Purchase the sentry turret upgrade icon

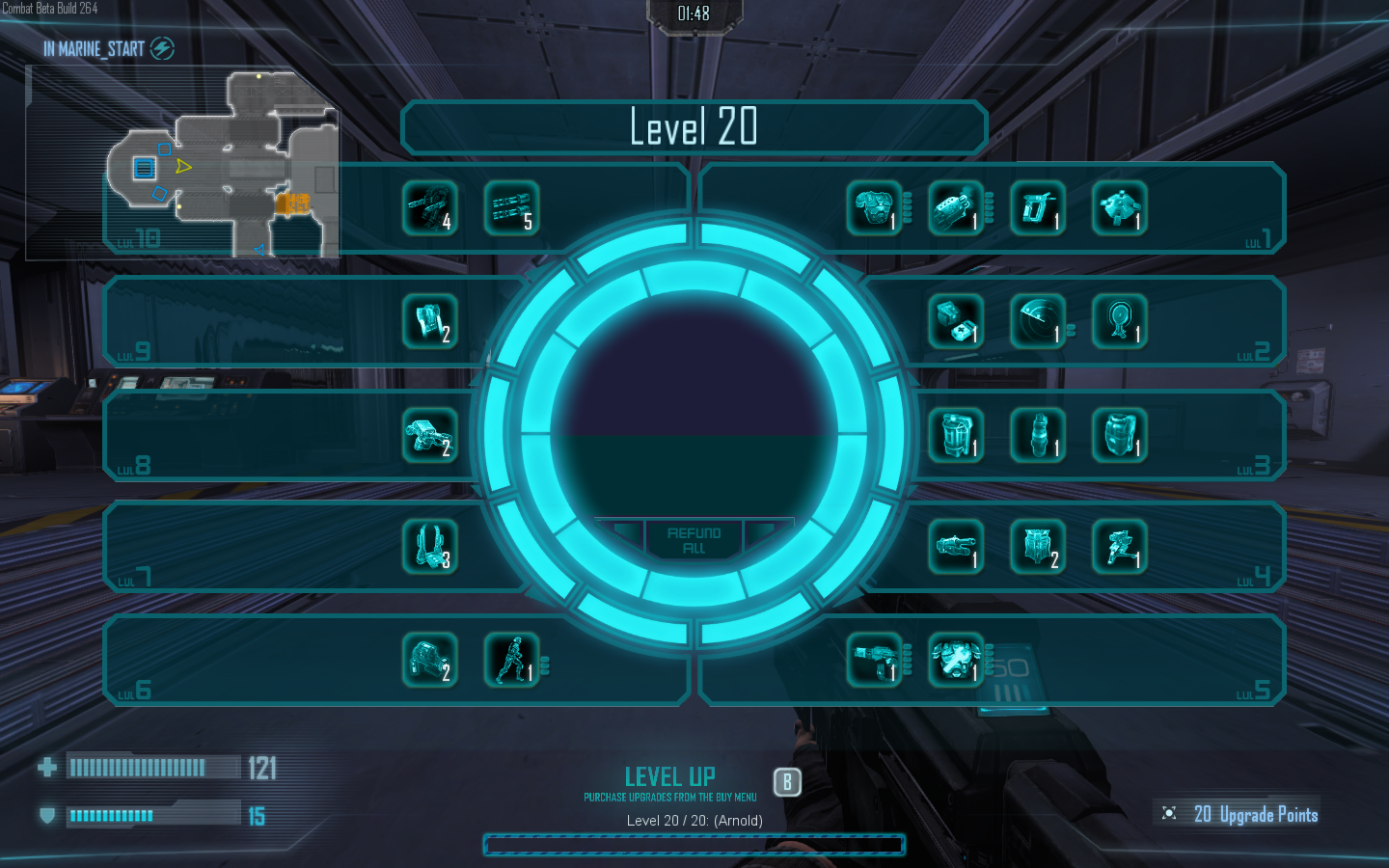point(1119,547)
